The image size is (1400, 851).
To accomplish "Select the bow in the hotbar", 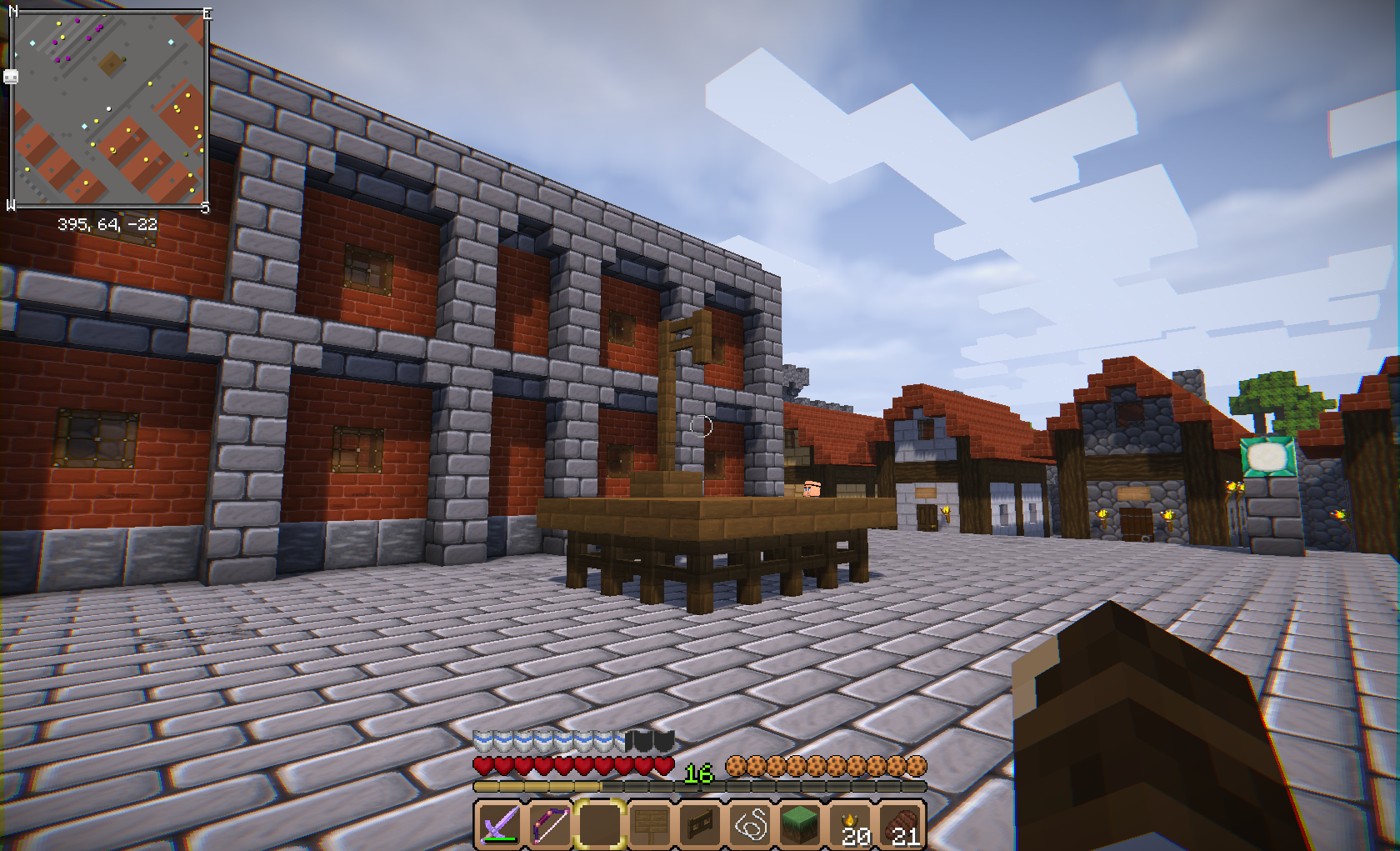I will [x=549, y=825].
